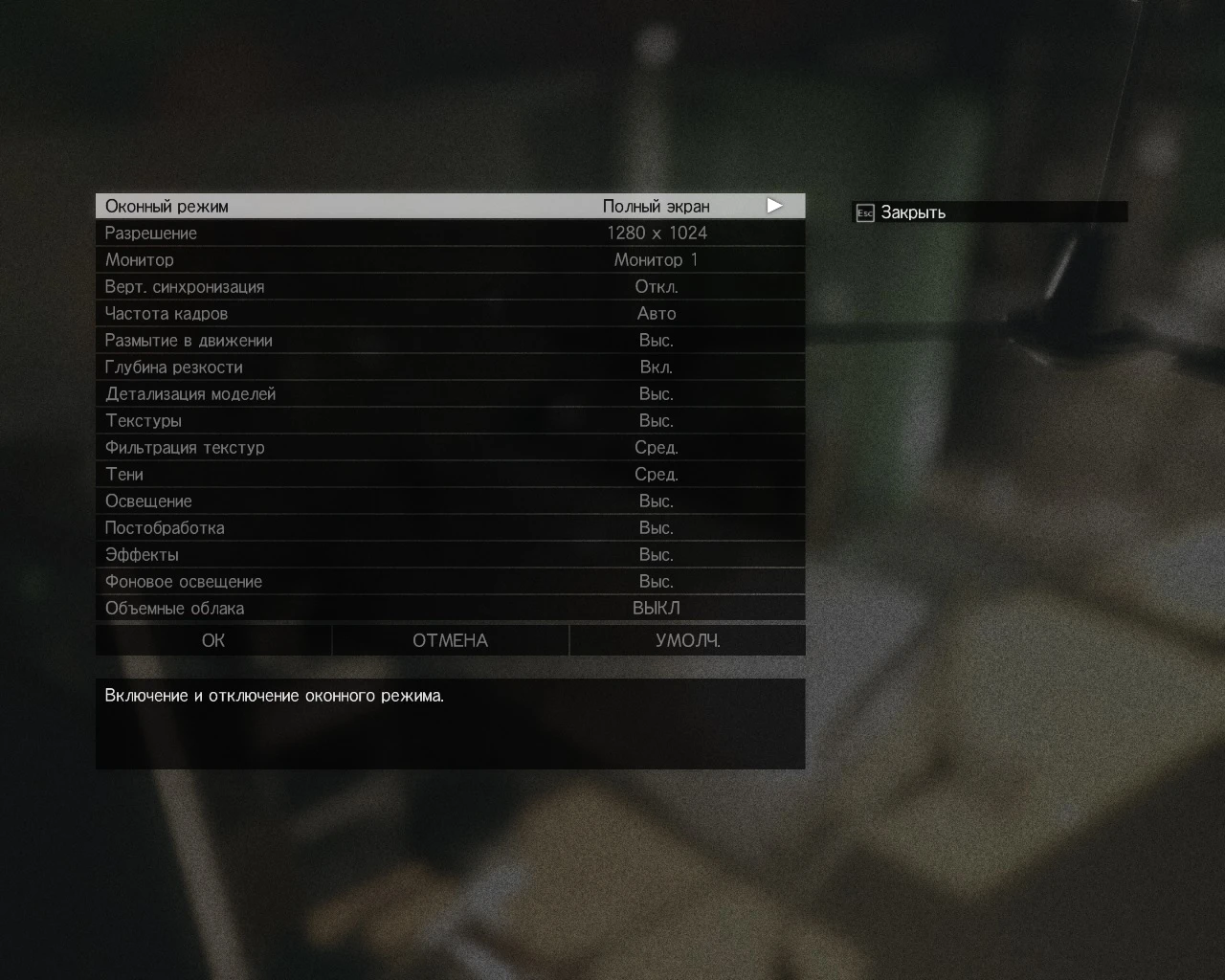Toggle Верт. синхронизация setting
Viewport: 1225px width, 980px height.
pyautogui.click(x=450, y=285)
